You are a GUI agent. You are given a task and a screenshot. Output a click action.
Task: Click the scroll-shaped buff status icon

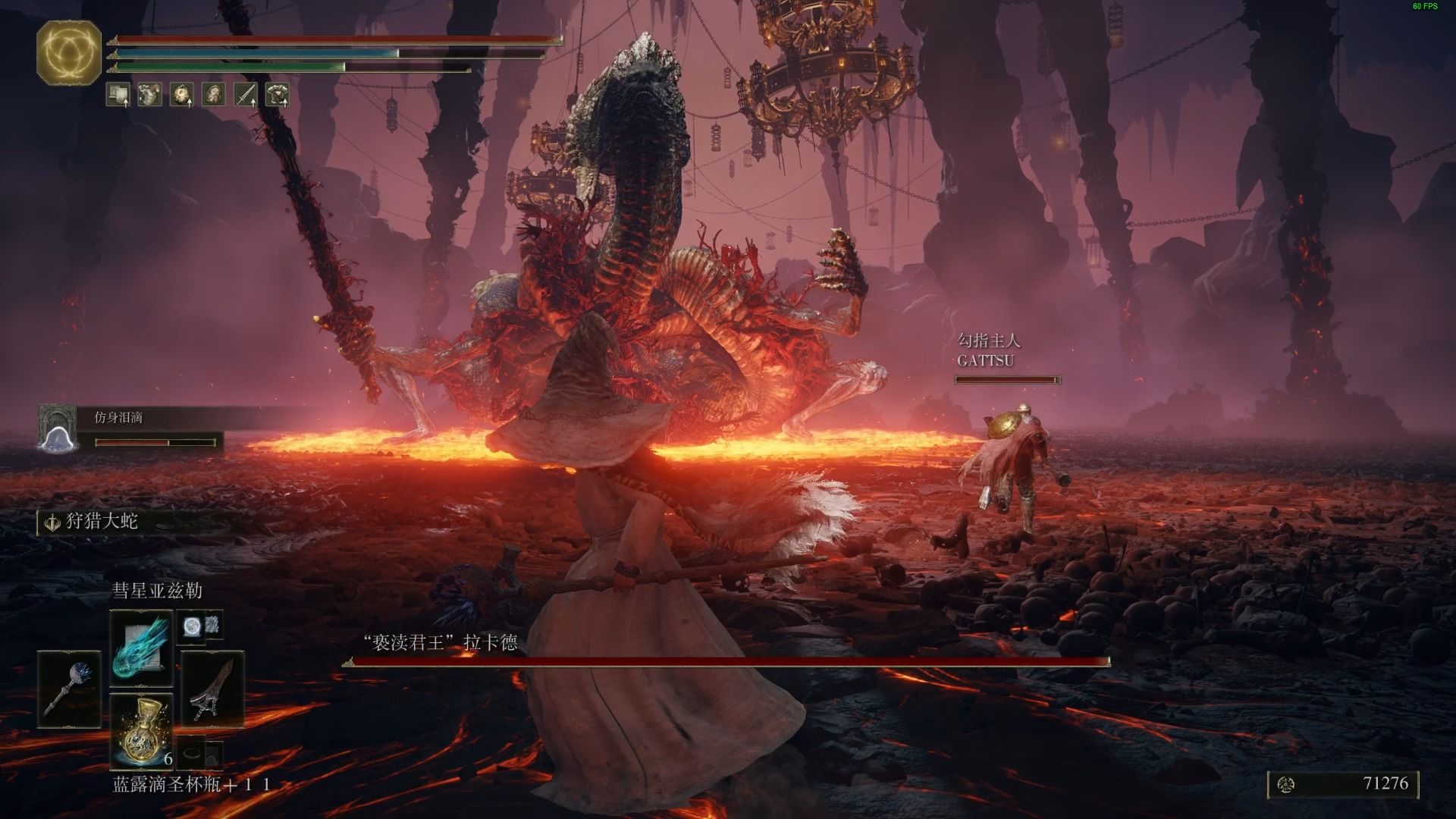pos(118,95)
